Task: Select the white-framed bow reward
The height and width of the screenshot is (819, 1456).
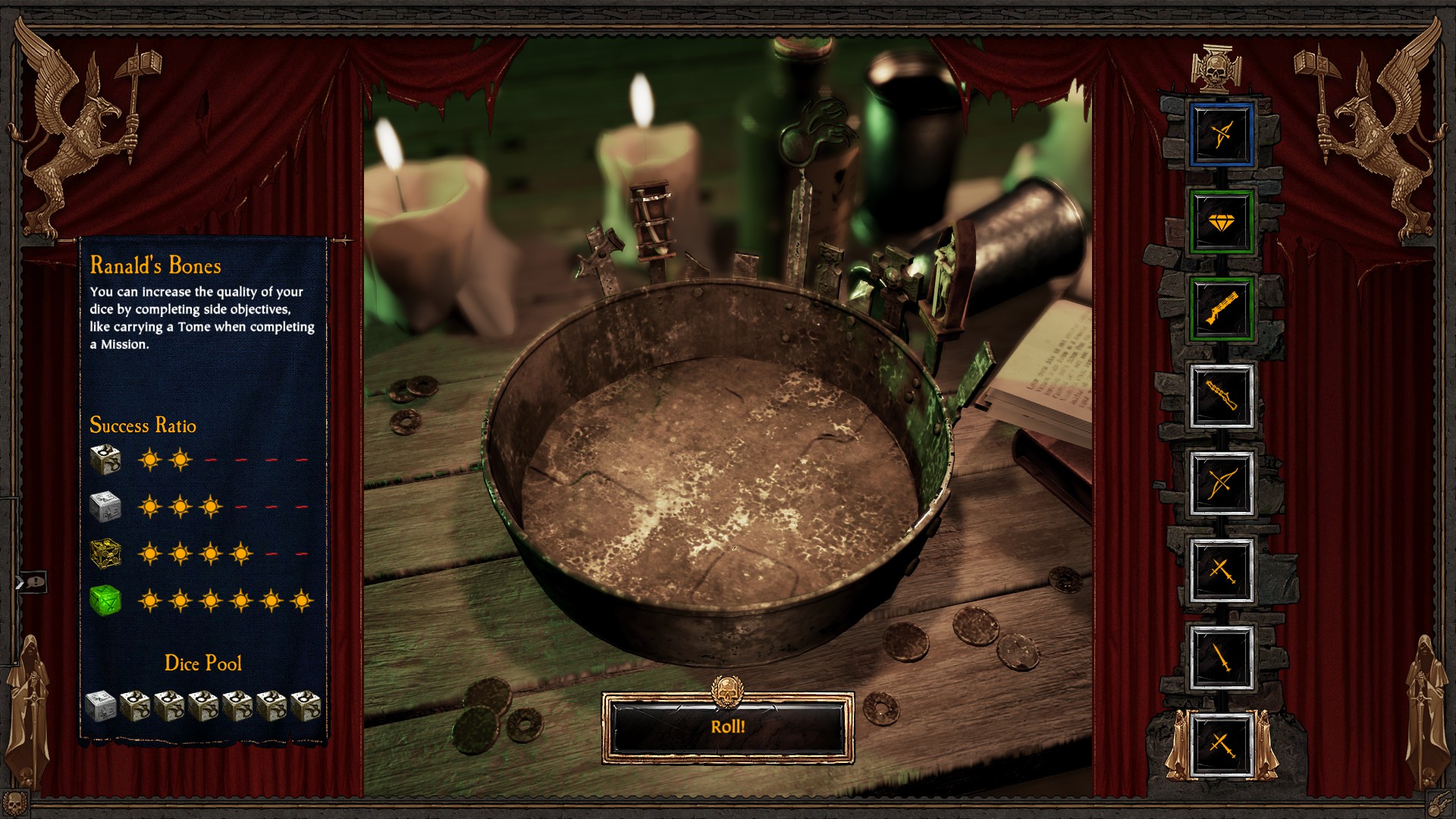Action: 1221,483
